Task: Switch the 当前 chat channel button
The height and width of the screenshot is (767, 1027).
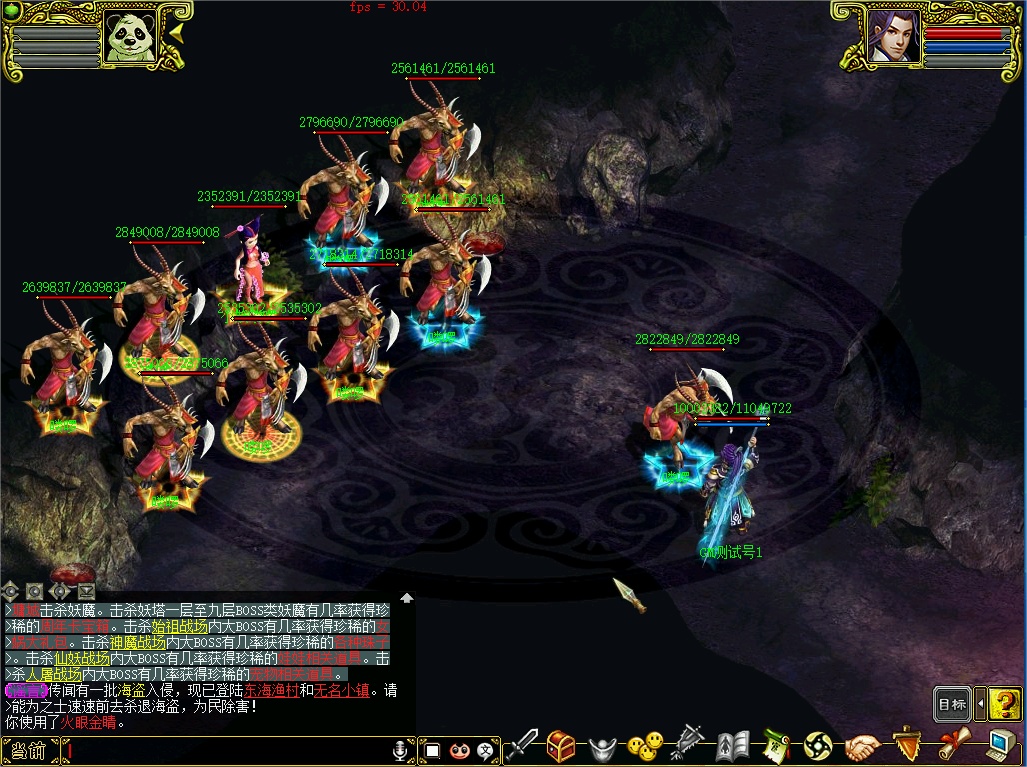Action: pos(29,750)
